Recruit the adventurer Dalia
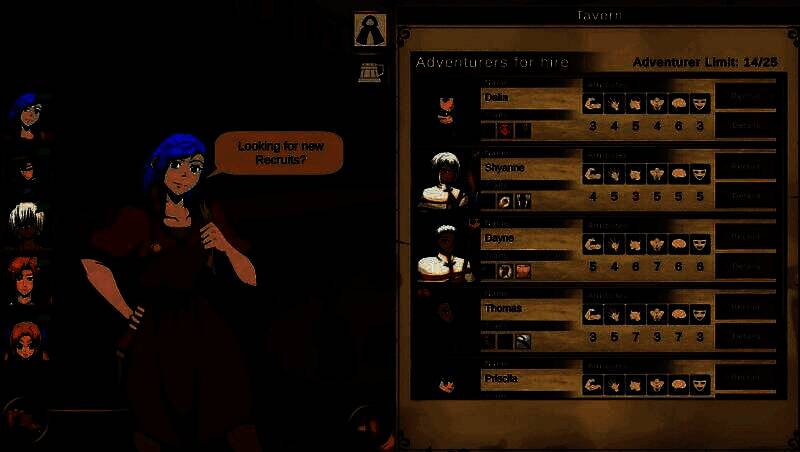The width and height of the screenshot is (800, 452). (746, 97)
